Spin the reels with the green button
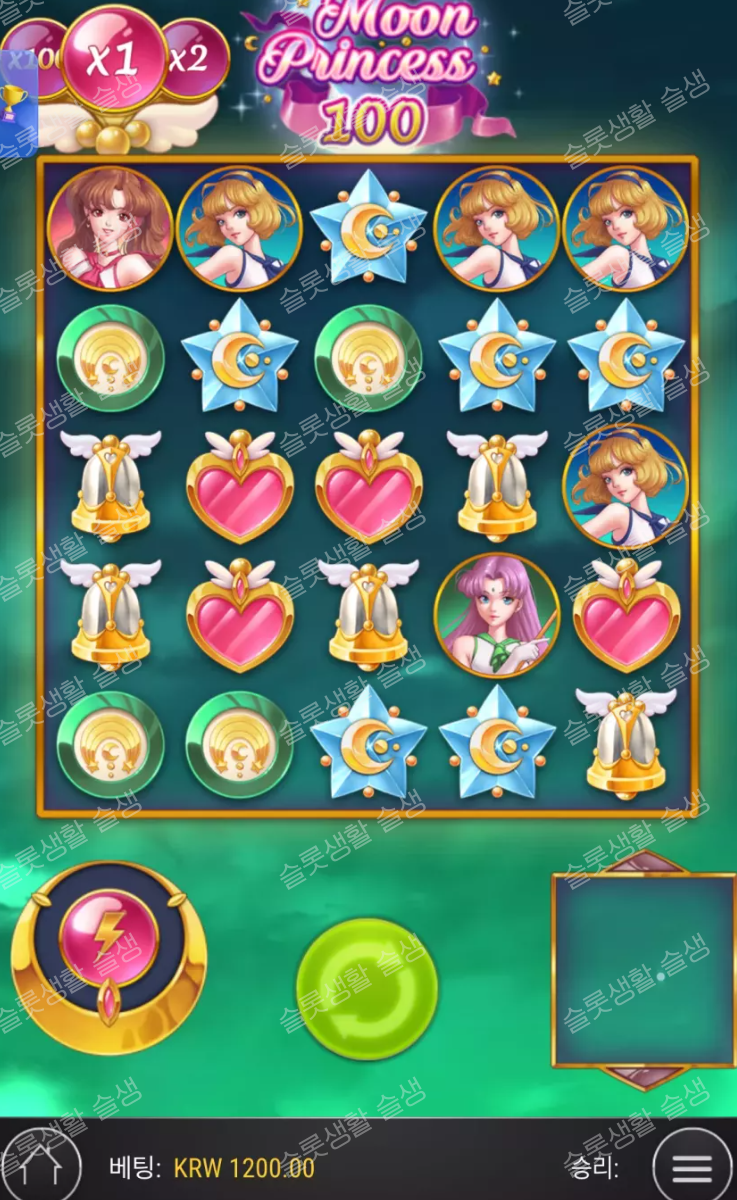Screen dimensions: 737x1200 (367, 988)
